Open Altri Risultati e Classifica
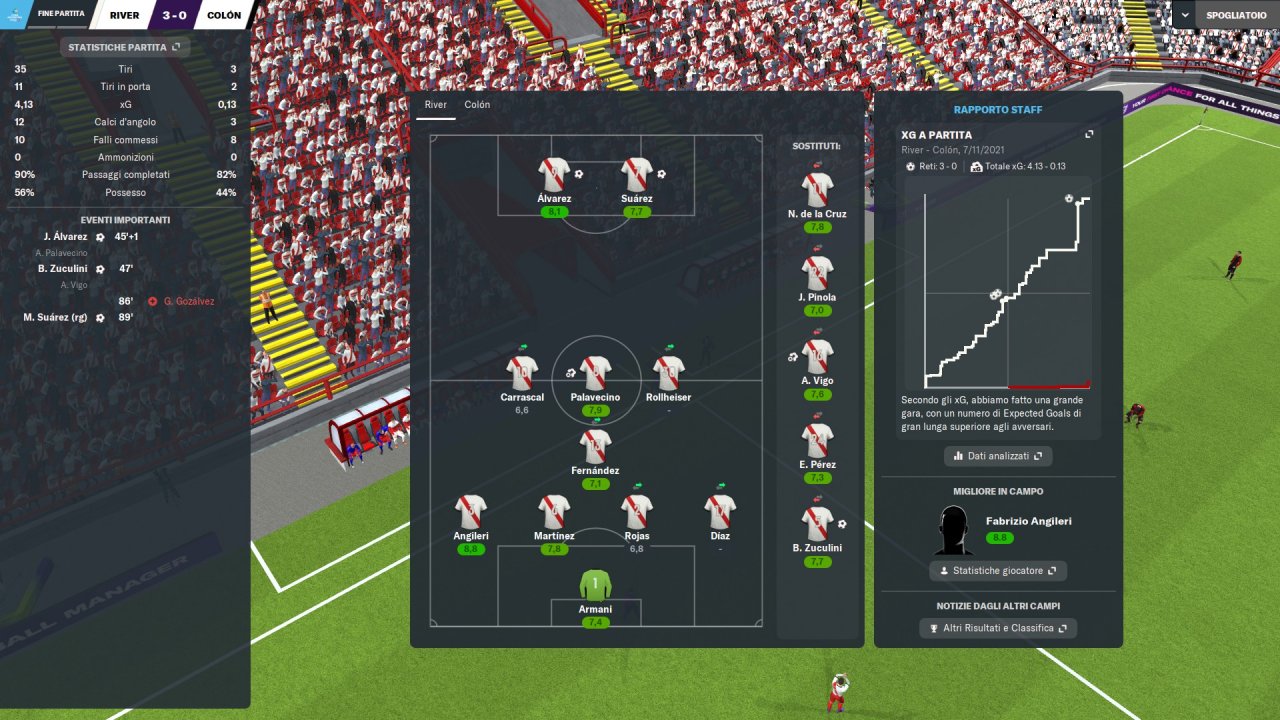The image size is (1280, 720). [997, 628]
